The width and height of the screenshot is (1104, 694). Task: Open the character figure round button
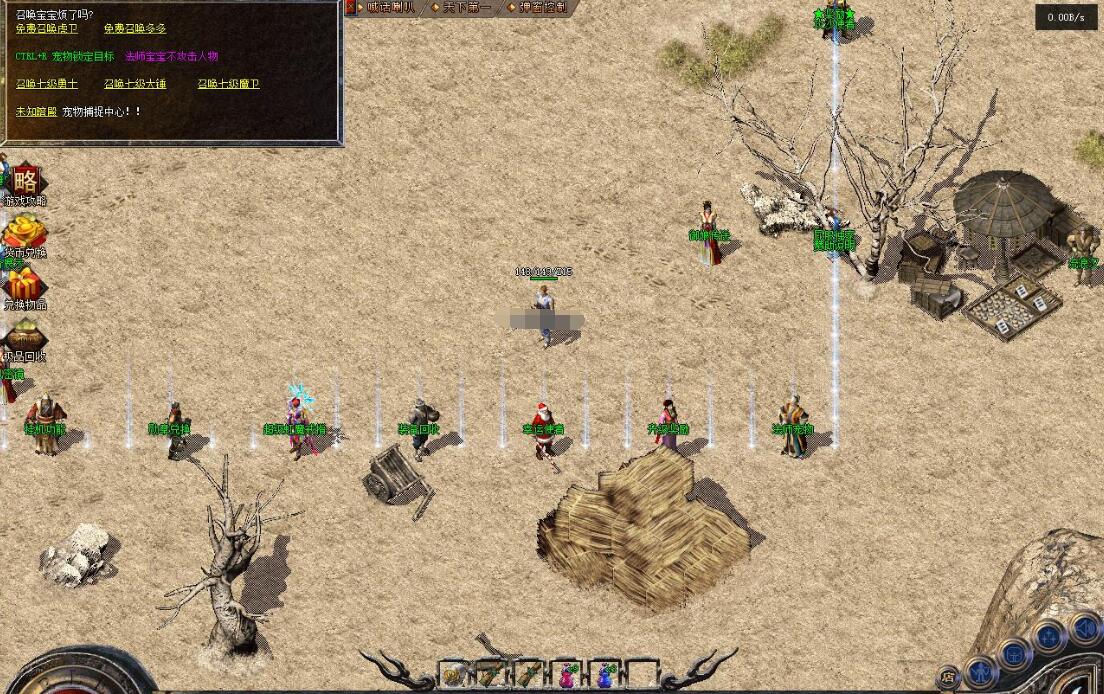click(x=983, y=668)
